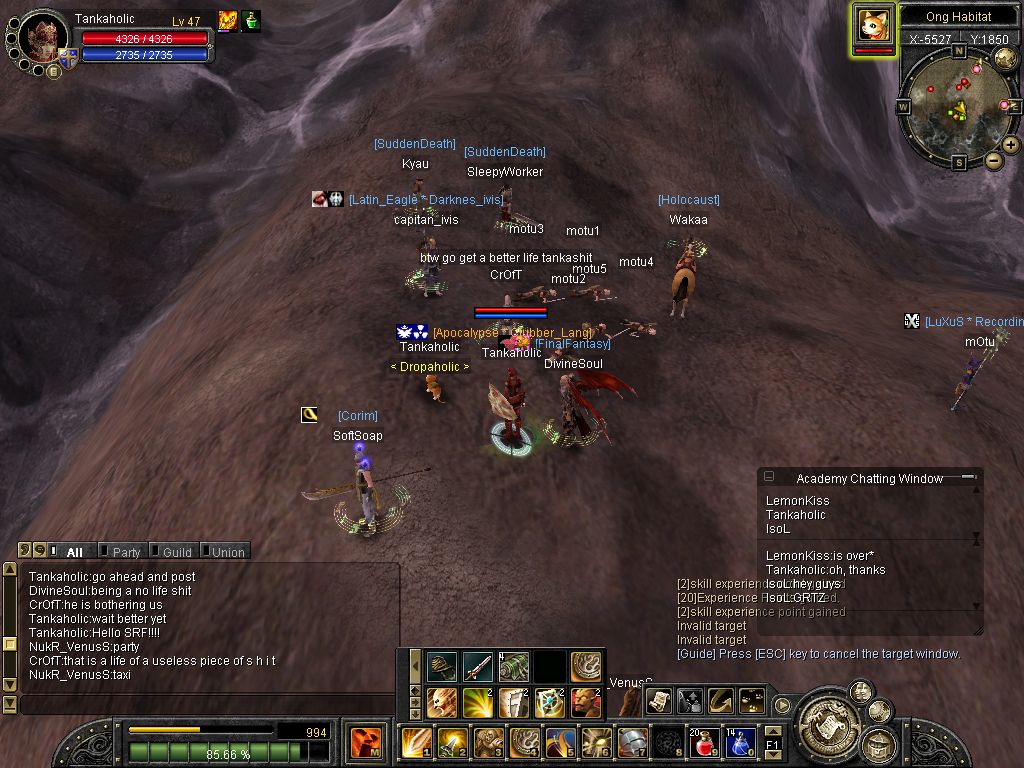Activate the slash skill in hotbar slot 1

(416, 743)
